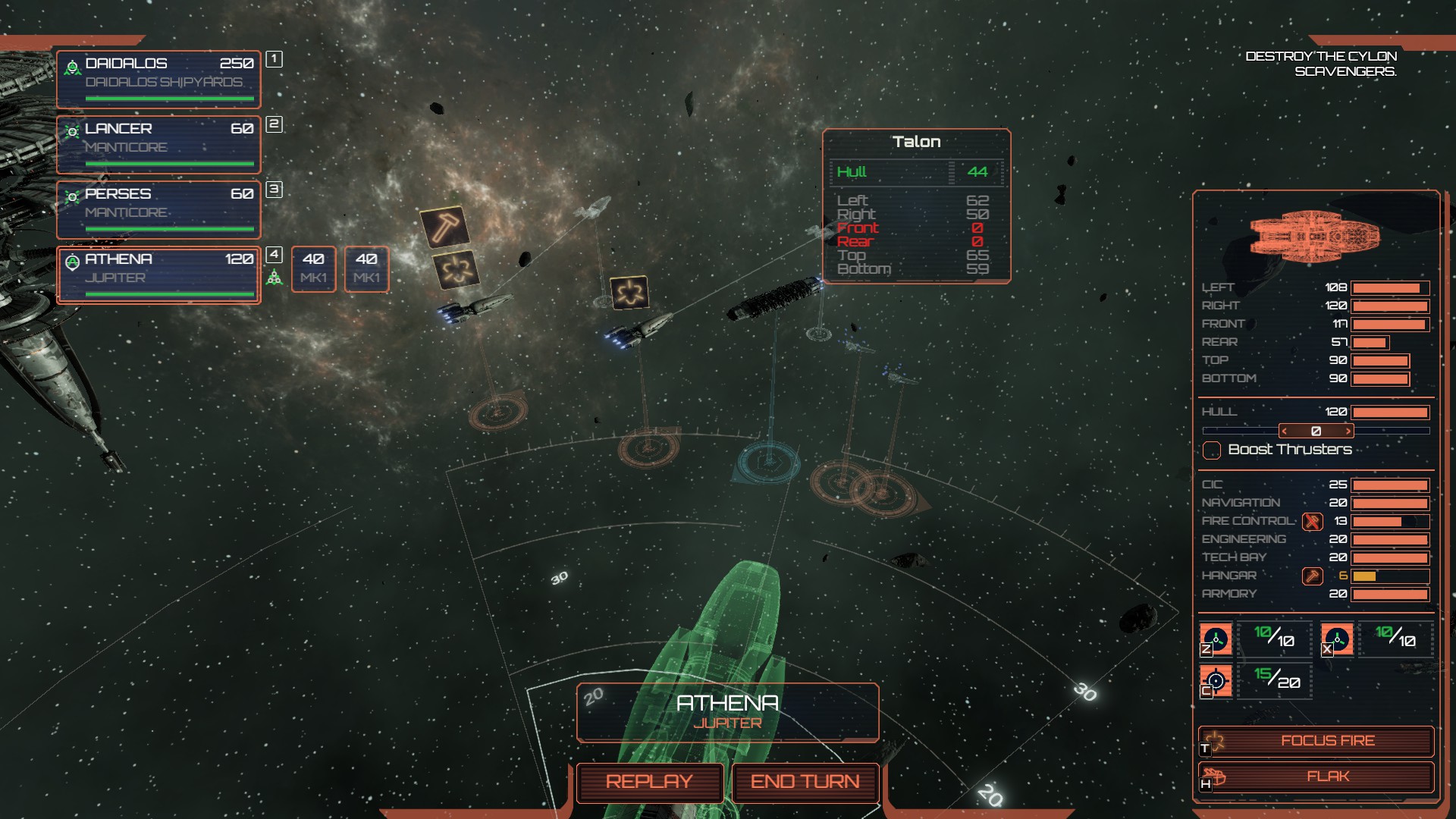Activate the Flak ability
The height and width of the screenshot is (819, 1456).
point(1316,777)
